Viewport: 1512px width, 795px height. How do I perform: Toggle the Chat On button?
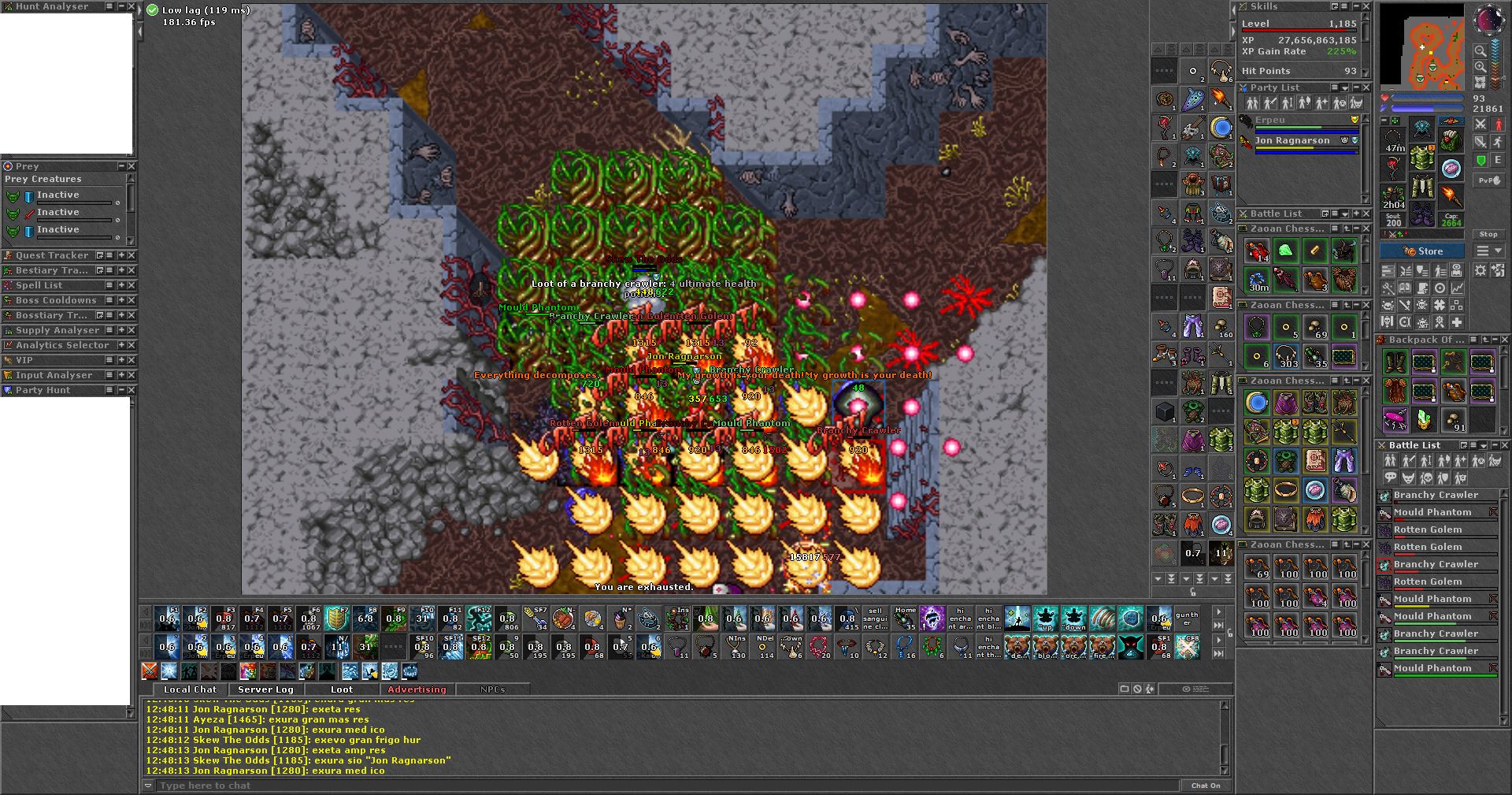[x=1205, y=786]
